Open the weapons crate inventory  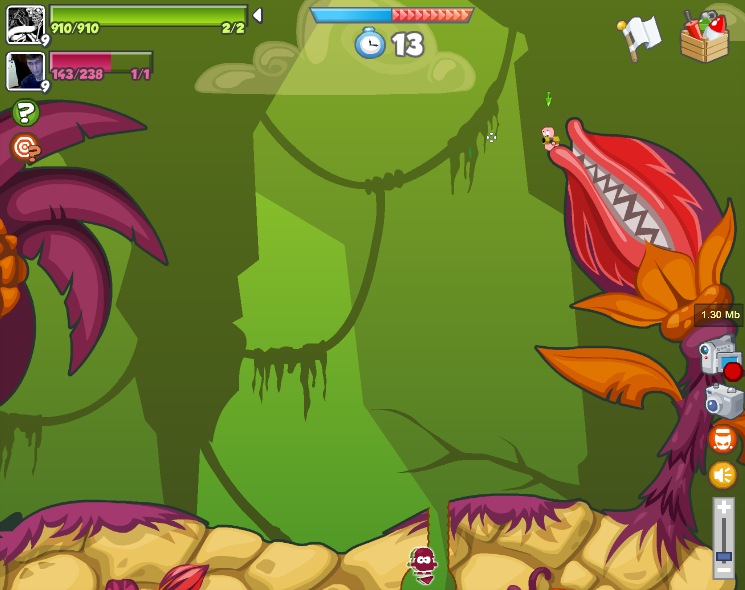[704, 38]
